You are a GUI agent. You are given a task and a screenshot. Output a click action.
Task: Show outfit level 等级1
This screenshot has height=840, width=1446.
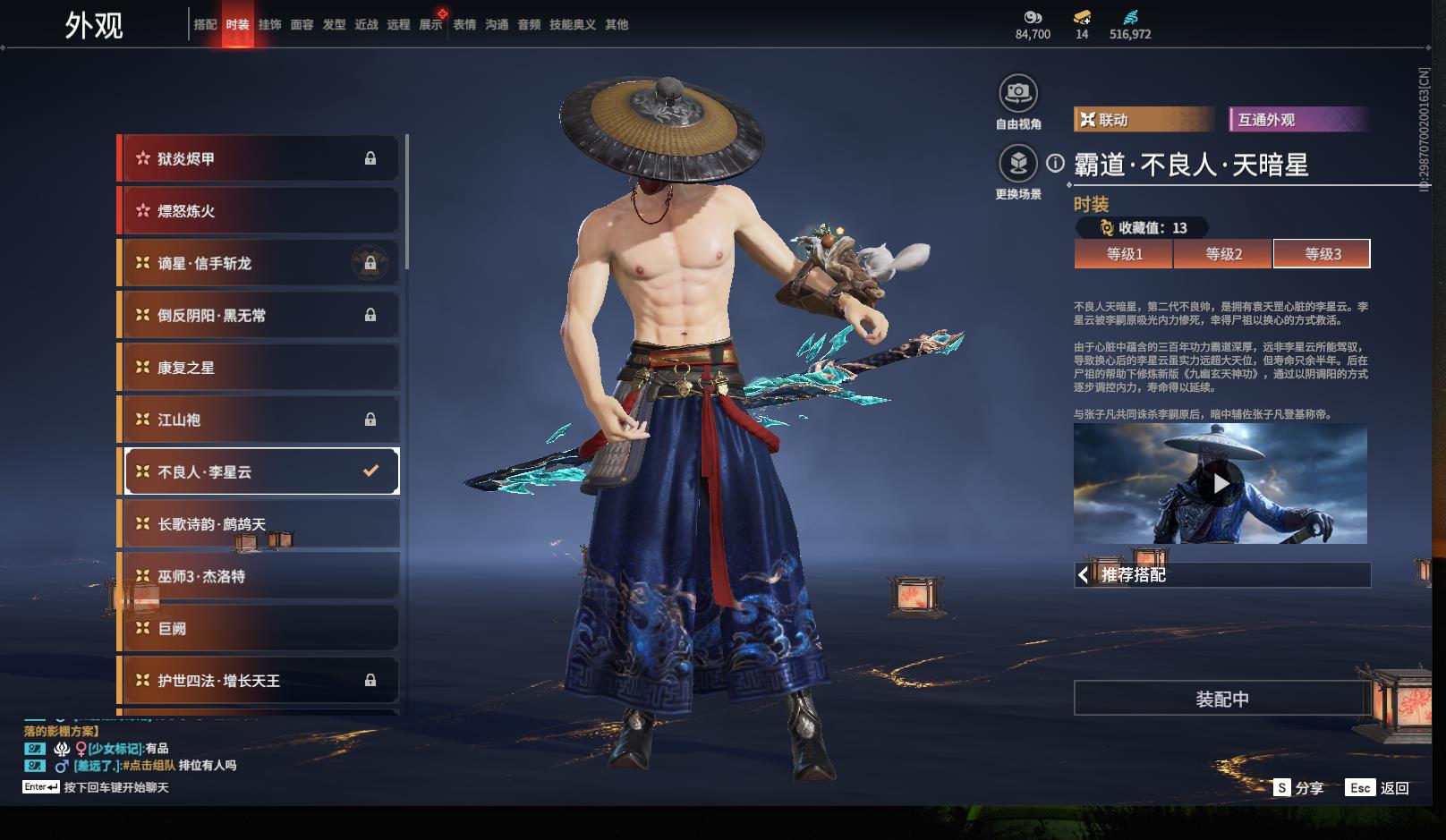click(1124, 254)
